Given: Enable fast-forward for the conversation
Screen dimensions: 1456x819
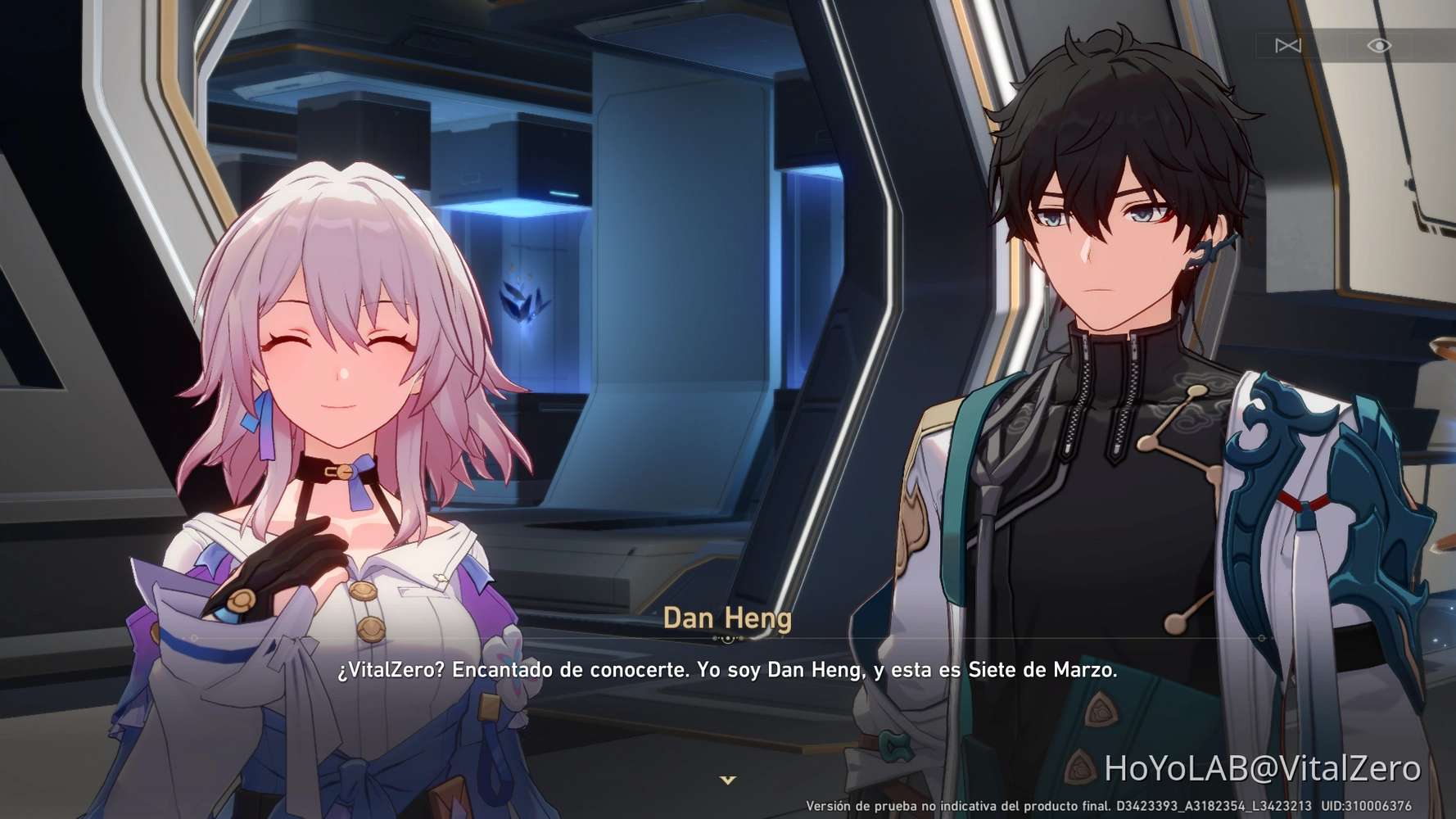Looking at the screenshot, I should click(x=1287, y=46).
